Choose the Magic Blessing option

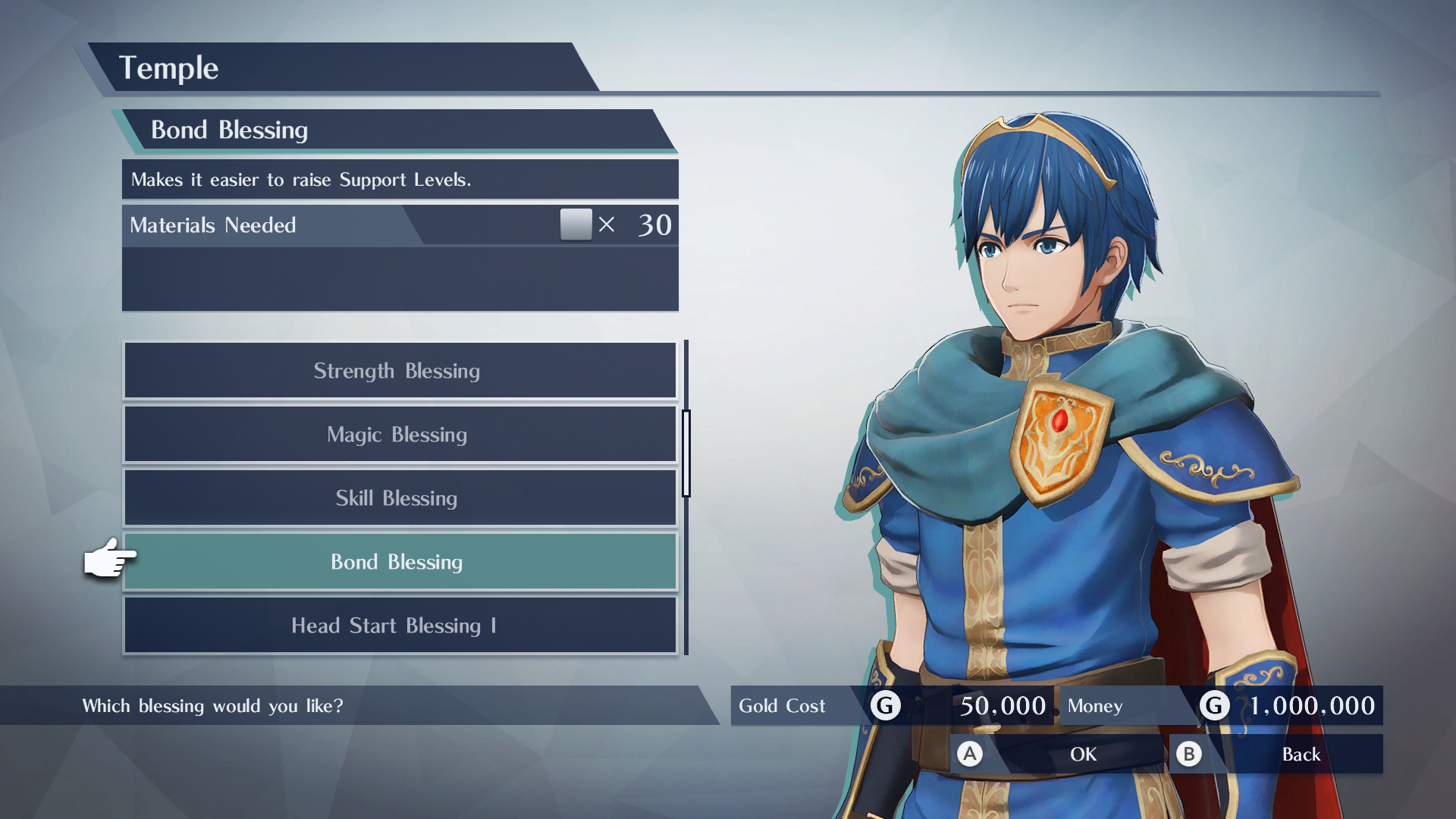pos(400,435)
